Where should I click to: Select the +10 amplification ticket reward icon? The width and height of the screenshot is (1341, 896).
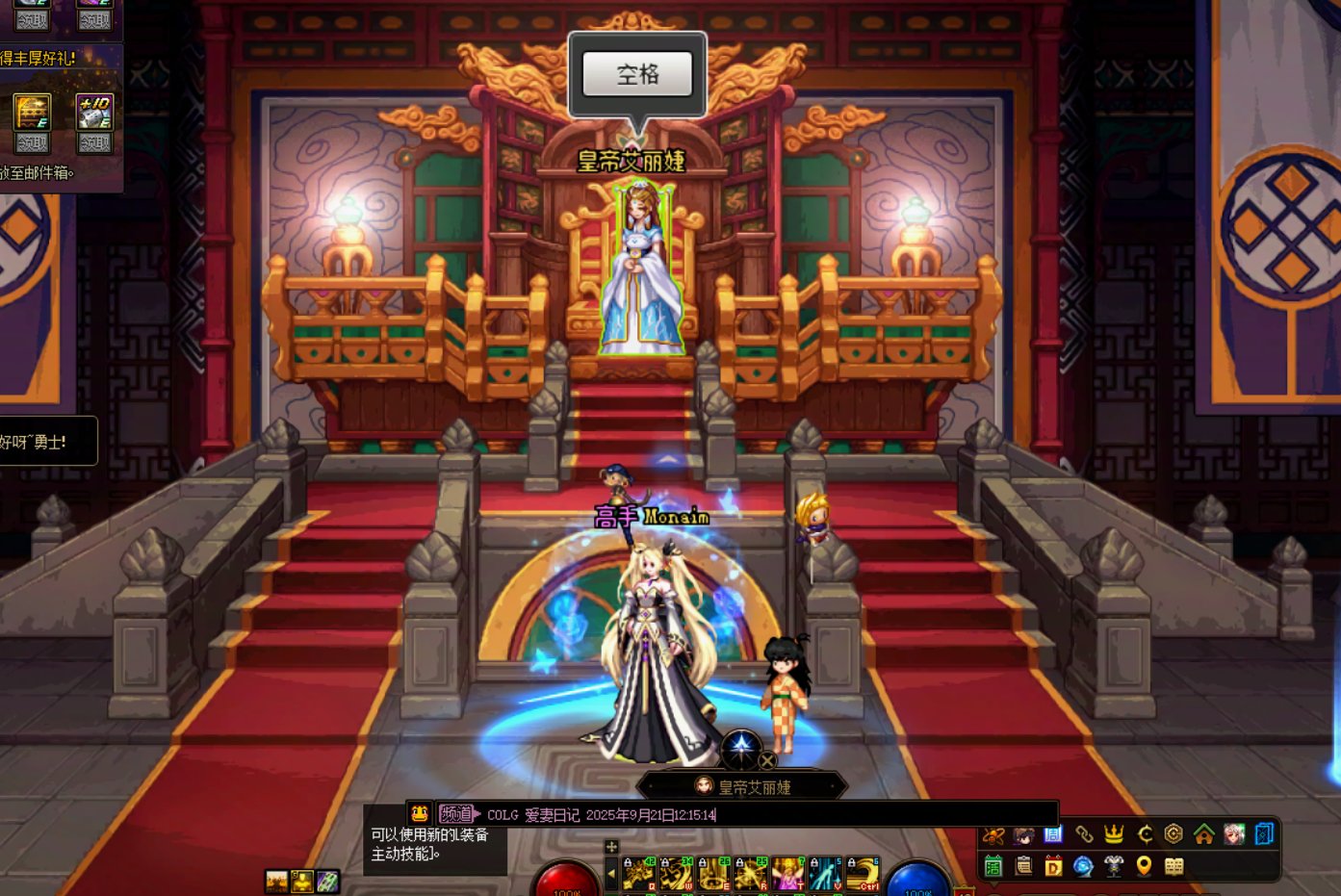click(94, 112)
